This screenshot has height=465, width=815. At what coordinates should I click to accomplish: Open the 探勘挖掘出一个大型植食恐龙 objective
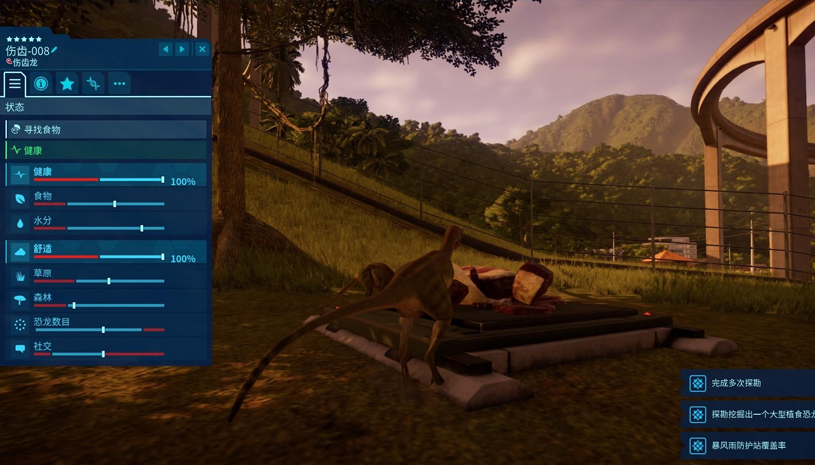748,414
